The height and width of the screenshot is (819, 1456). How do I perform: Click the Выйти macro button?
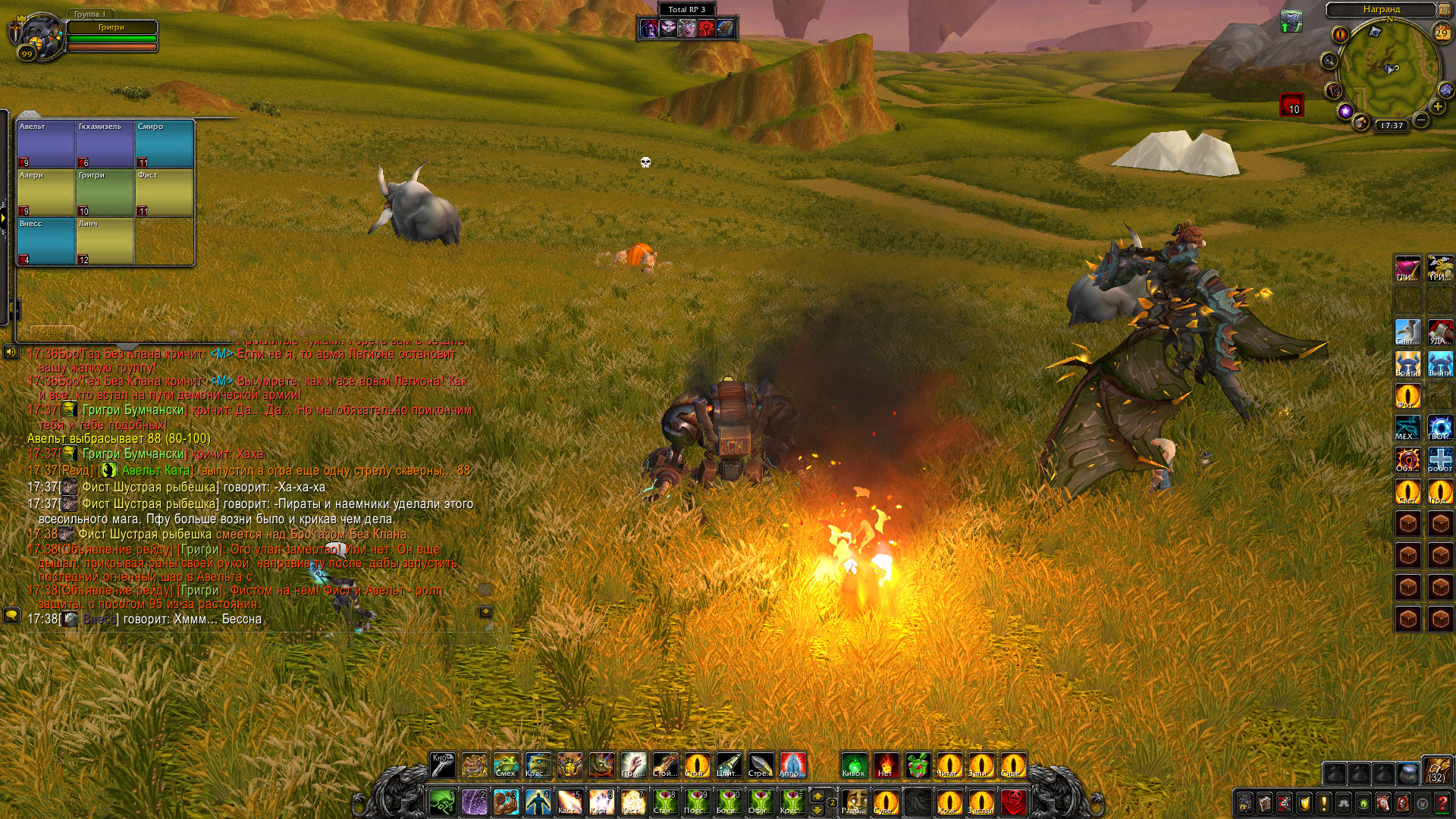pyautogui.click(x=1440, y=364)
